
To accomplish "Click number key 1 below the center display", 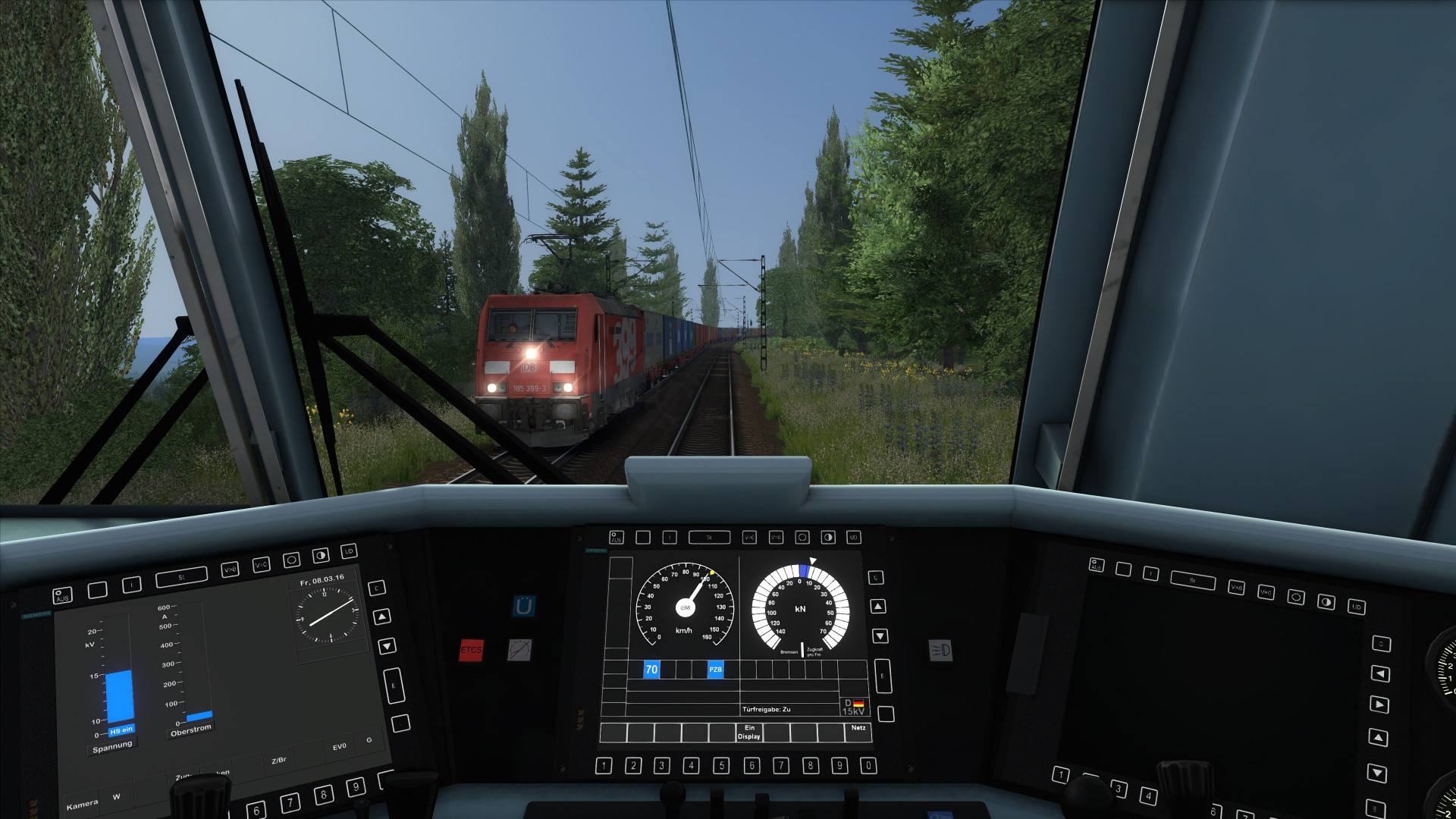I will (x=604, y=766).
